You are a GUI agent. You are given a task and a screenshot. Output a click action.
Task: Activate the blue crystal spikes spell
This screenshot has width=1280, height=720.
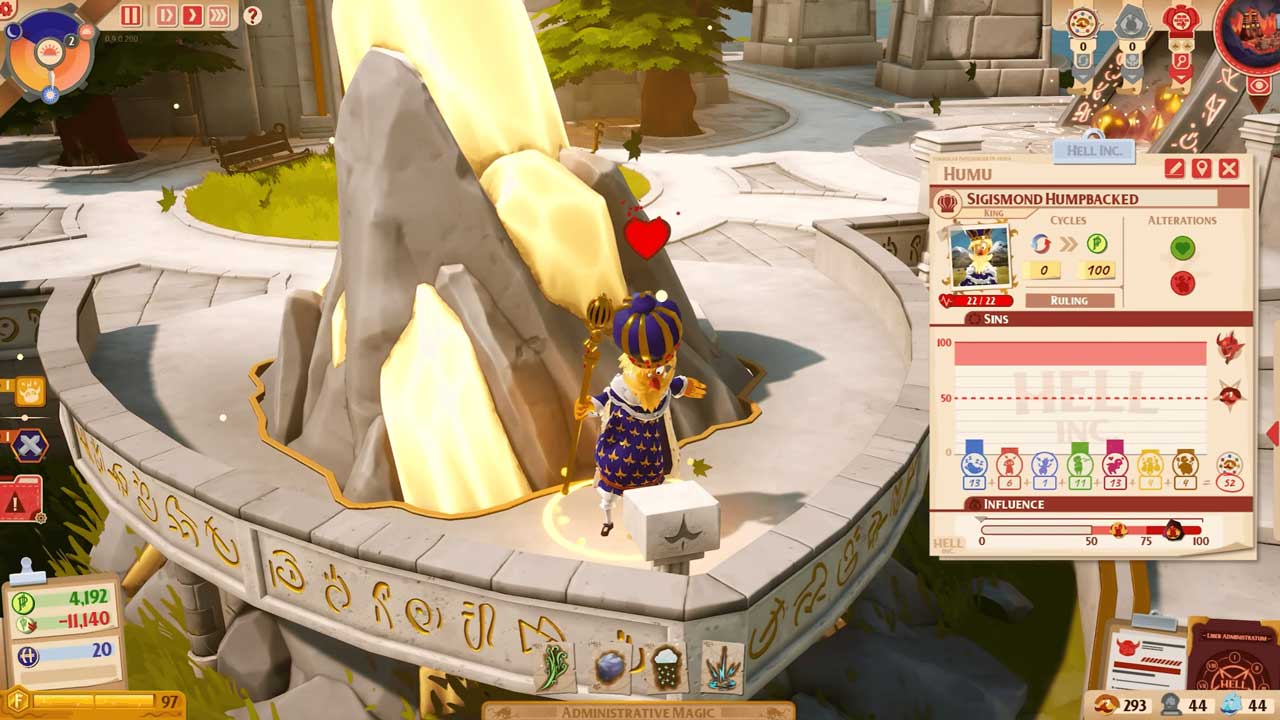(722, 667)
